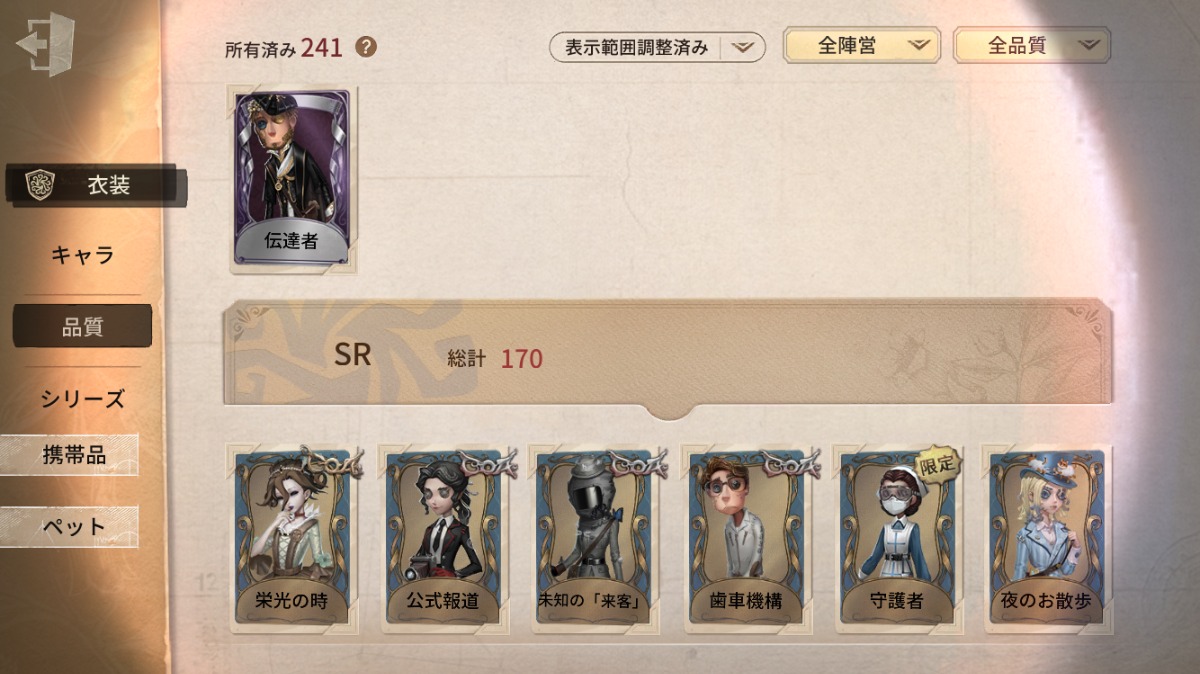This screenshot has width=1200, height=674.
Task: Exit via the door icon back button
Action: (46, 47)
